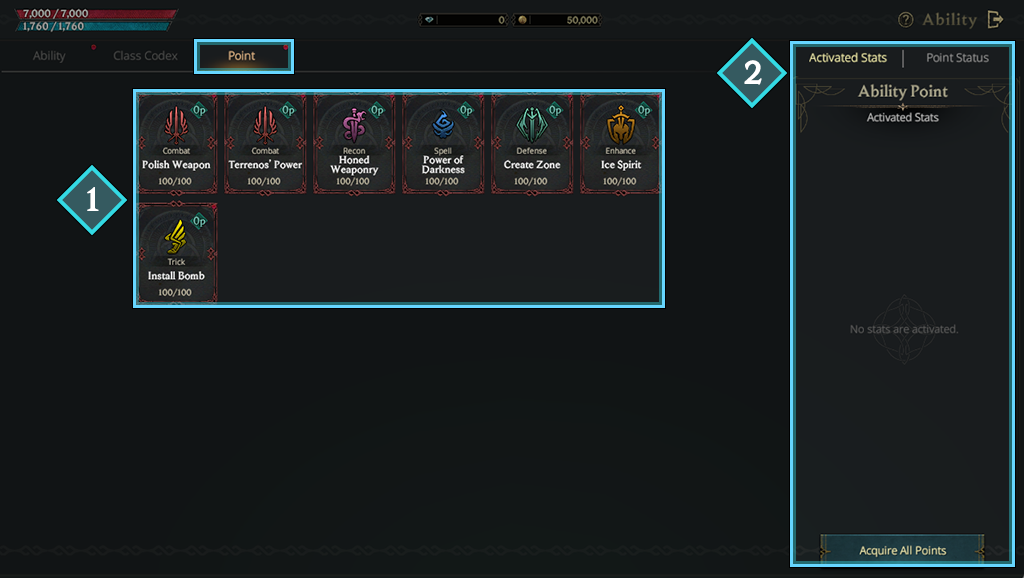Screen dimensions: 1024x578
Task: Select the Point tab
Action: [x=242, y=56]
